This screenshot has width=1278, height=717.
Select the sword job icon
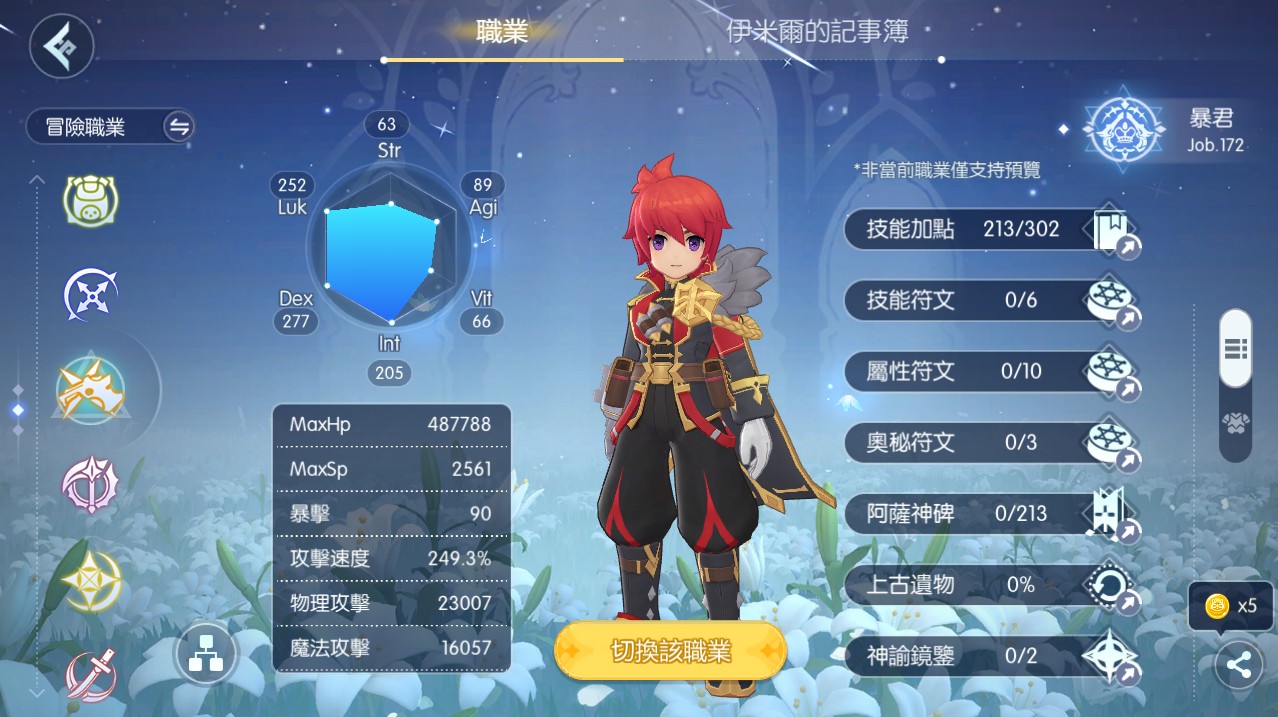pyautogui.click(x=91, y=675)
